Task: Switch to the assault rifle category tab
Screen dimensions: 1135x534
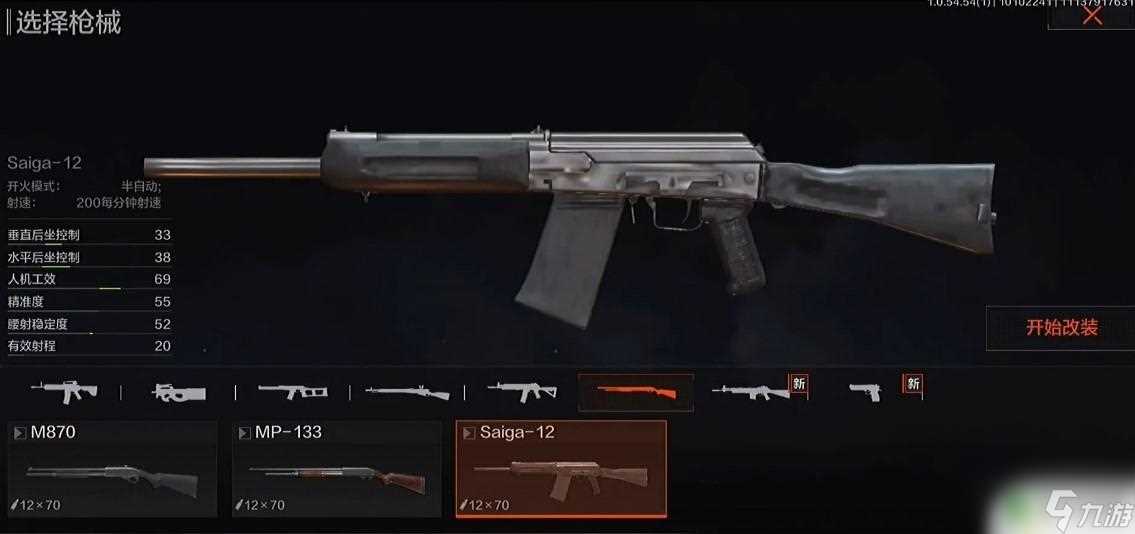Action: point(63,392)
